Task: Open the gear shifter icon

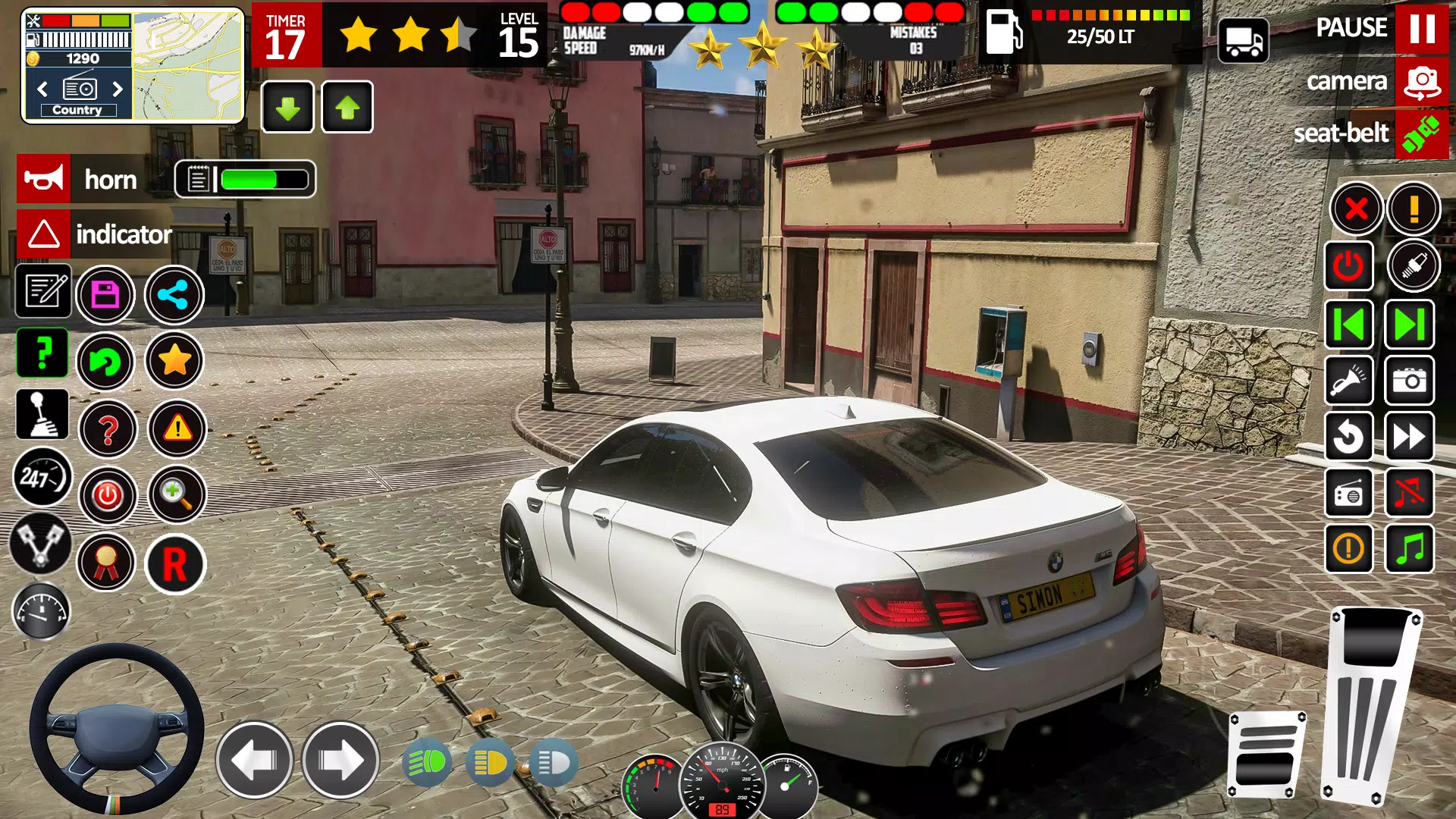Action: tap(42, 415)
